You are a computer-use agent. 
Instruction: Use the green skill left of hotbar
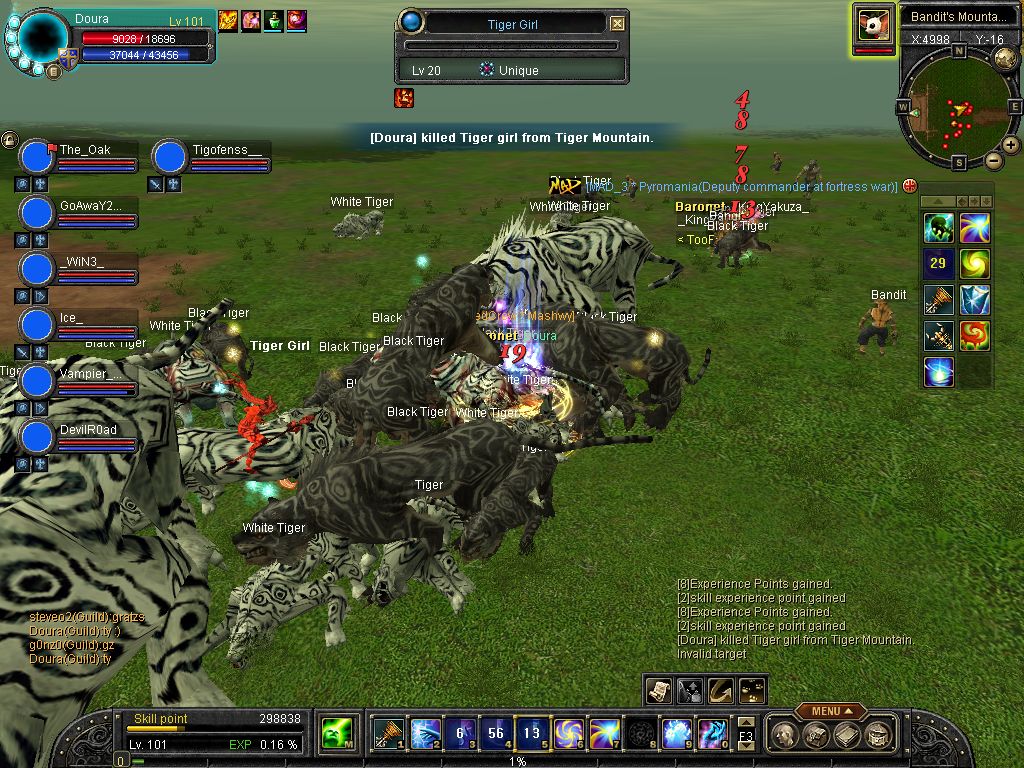pos(336,734)
